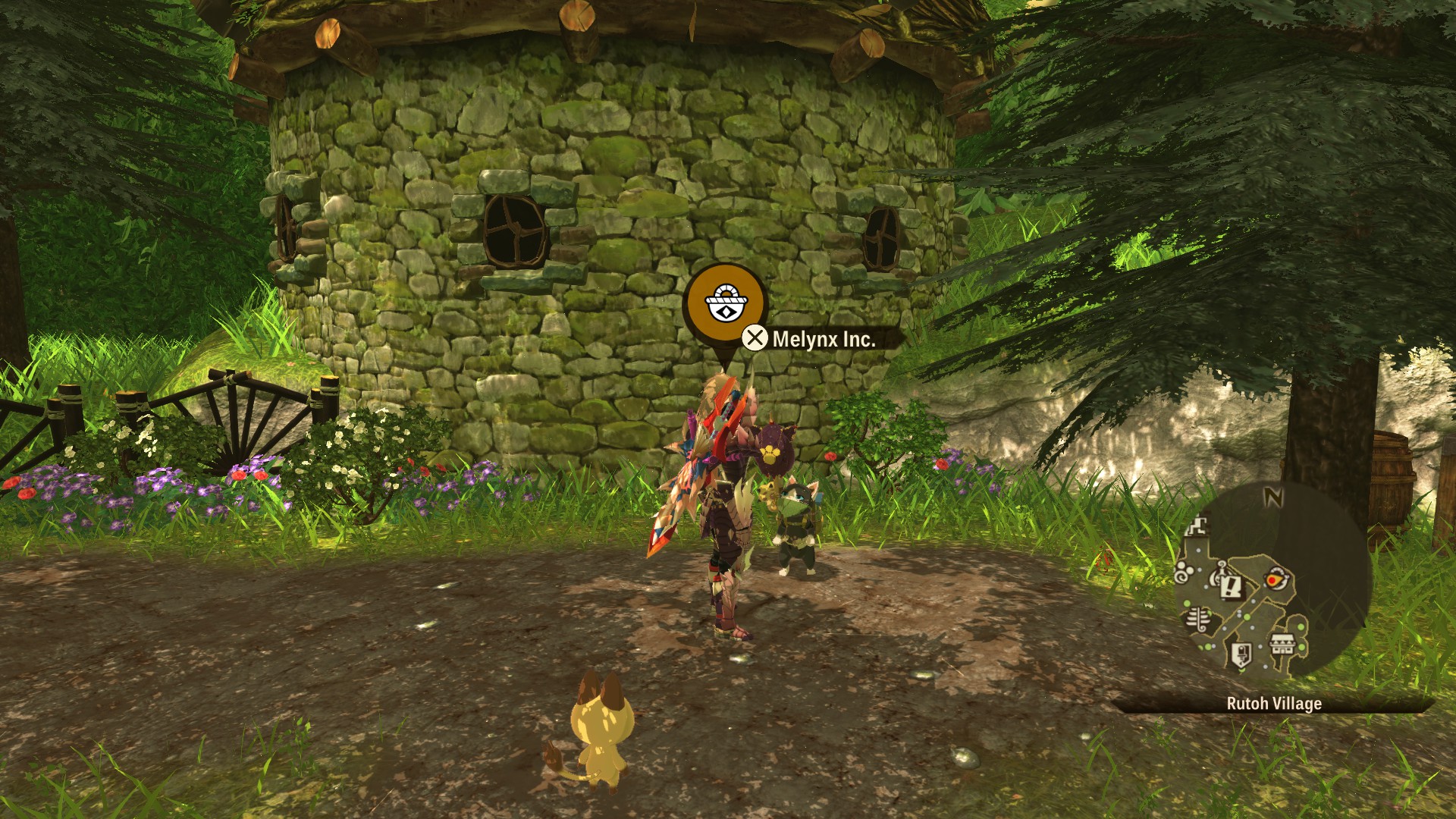Screen dimensions: 1456x819
Task: Select the paw-swirl den icon on minimap
Action: click(1182, 572)
